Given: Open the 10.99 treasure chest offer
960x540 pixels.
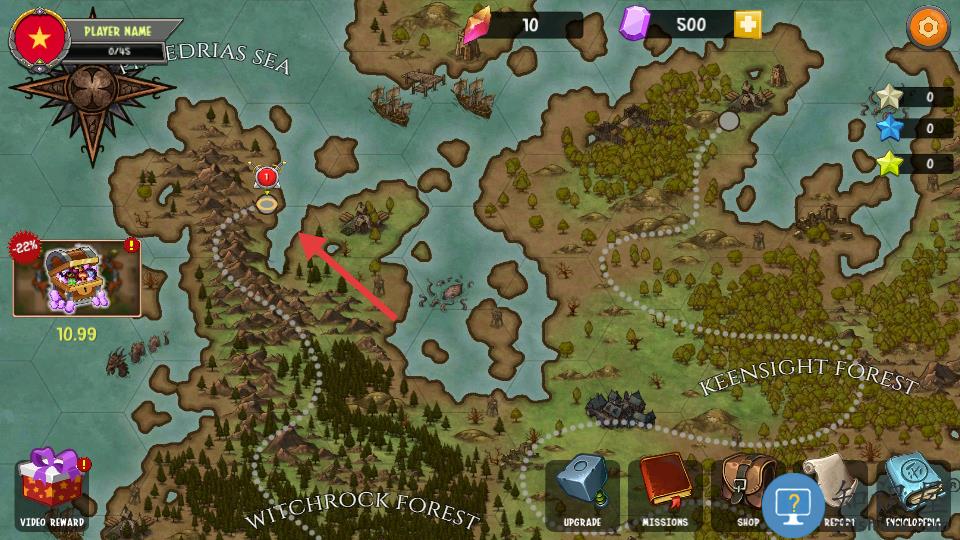Looking at the screenshot, I should 76,278.
